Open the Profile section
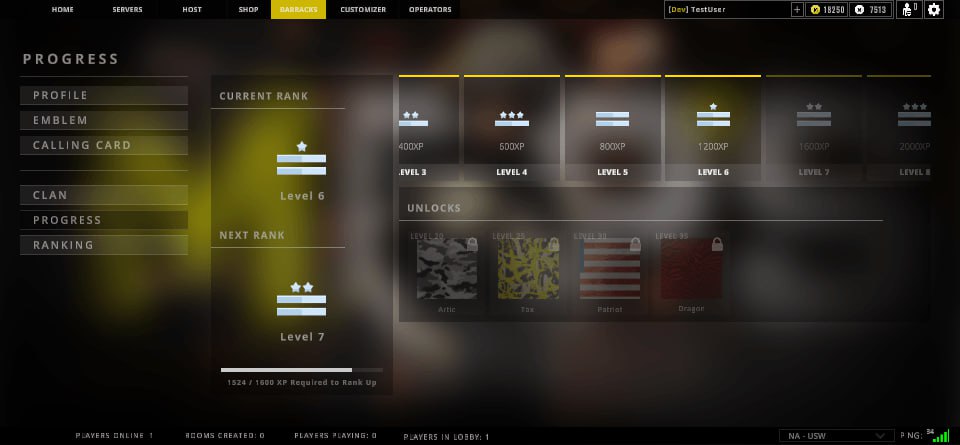This screenshot has width=960, height=445. [104, 96]
